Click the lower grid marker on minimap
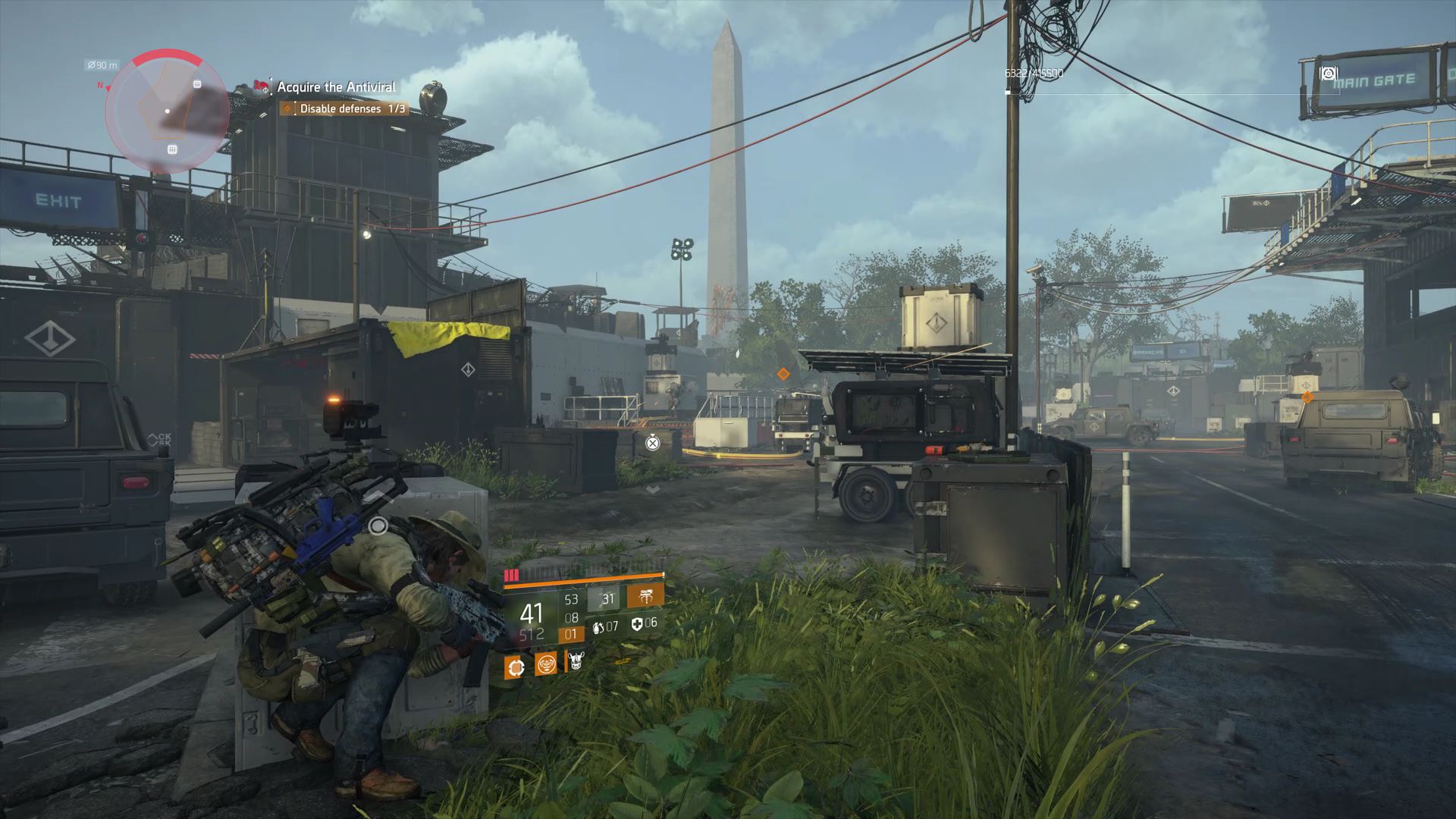The width and height of the screenshot is (1456, 819). pos(172,149)
